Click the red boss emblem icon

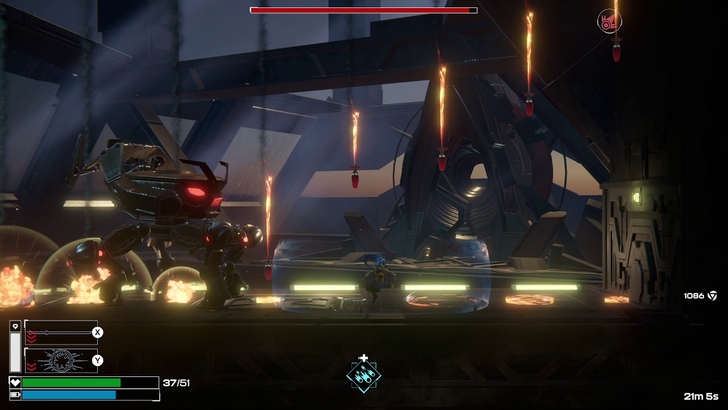(x=608, y=19)
